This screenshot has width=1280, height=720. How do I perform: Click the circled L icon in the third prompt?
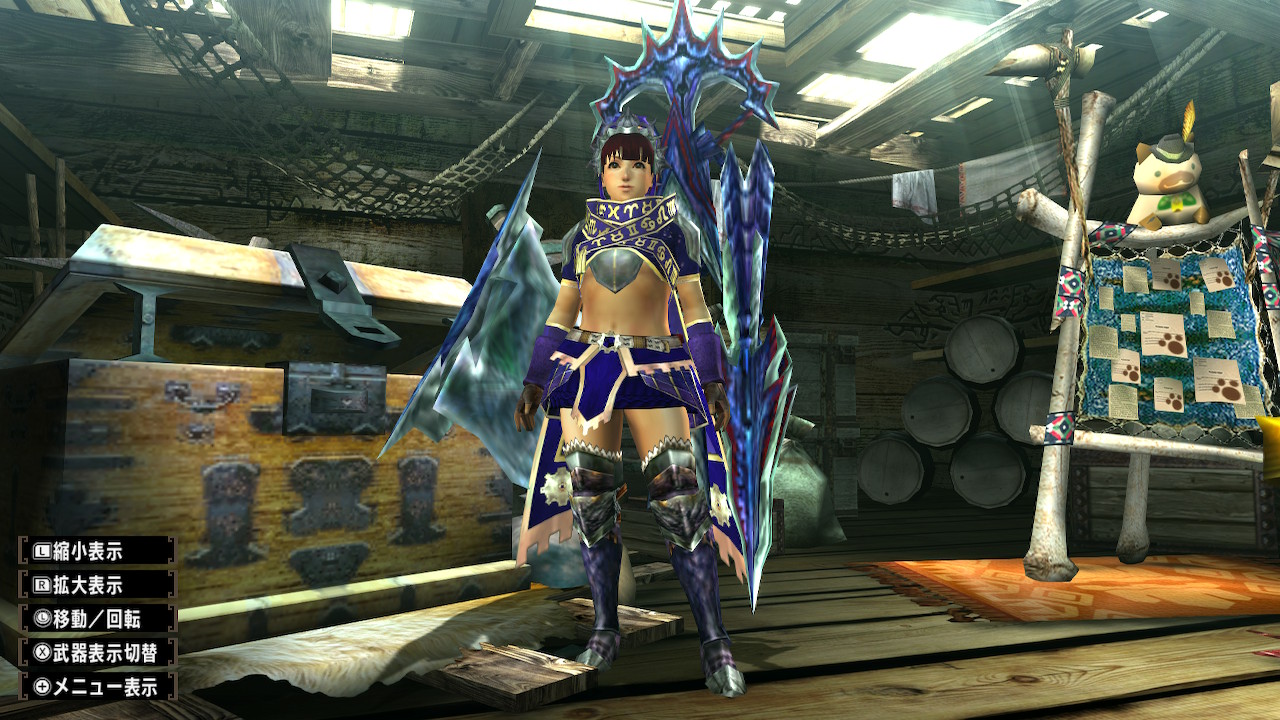[x=42, y=618]
